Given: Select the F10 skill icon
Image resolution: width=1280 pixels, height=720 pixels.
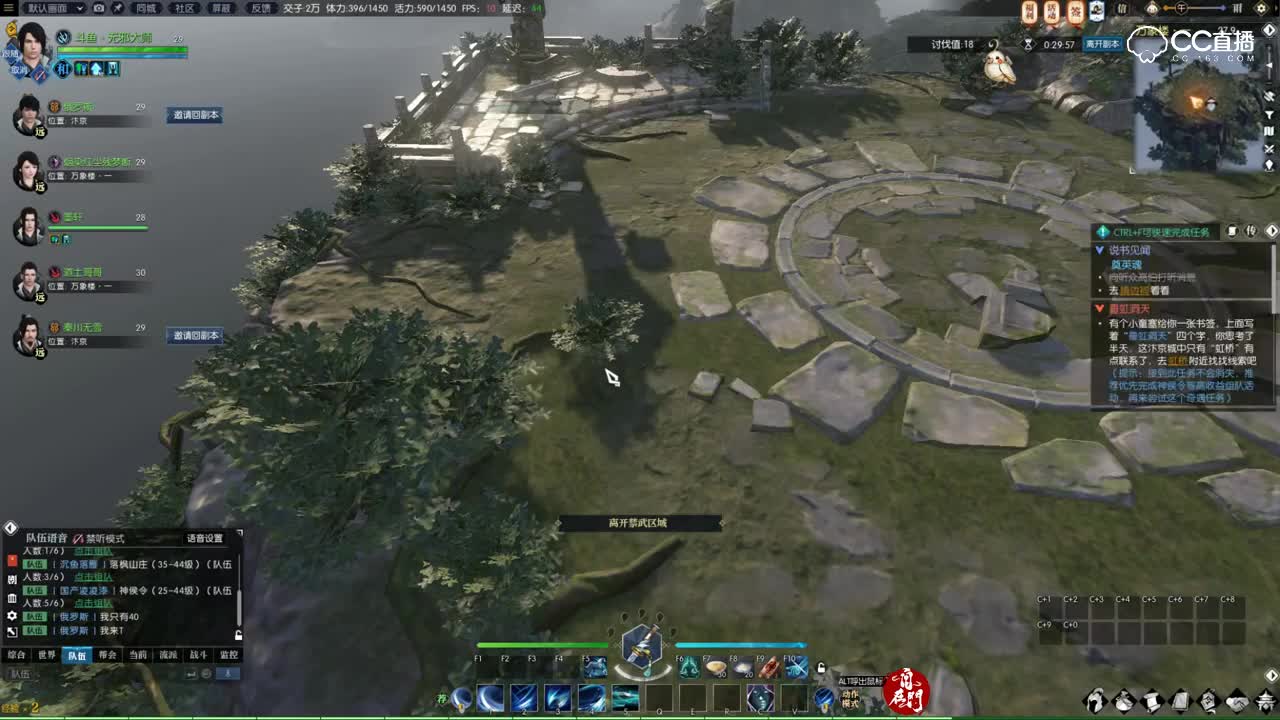Looking at the screenshot, I should [x=794, y=667].
